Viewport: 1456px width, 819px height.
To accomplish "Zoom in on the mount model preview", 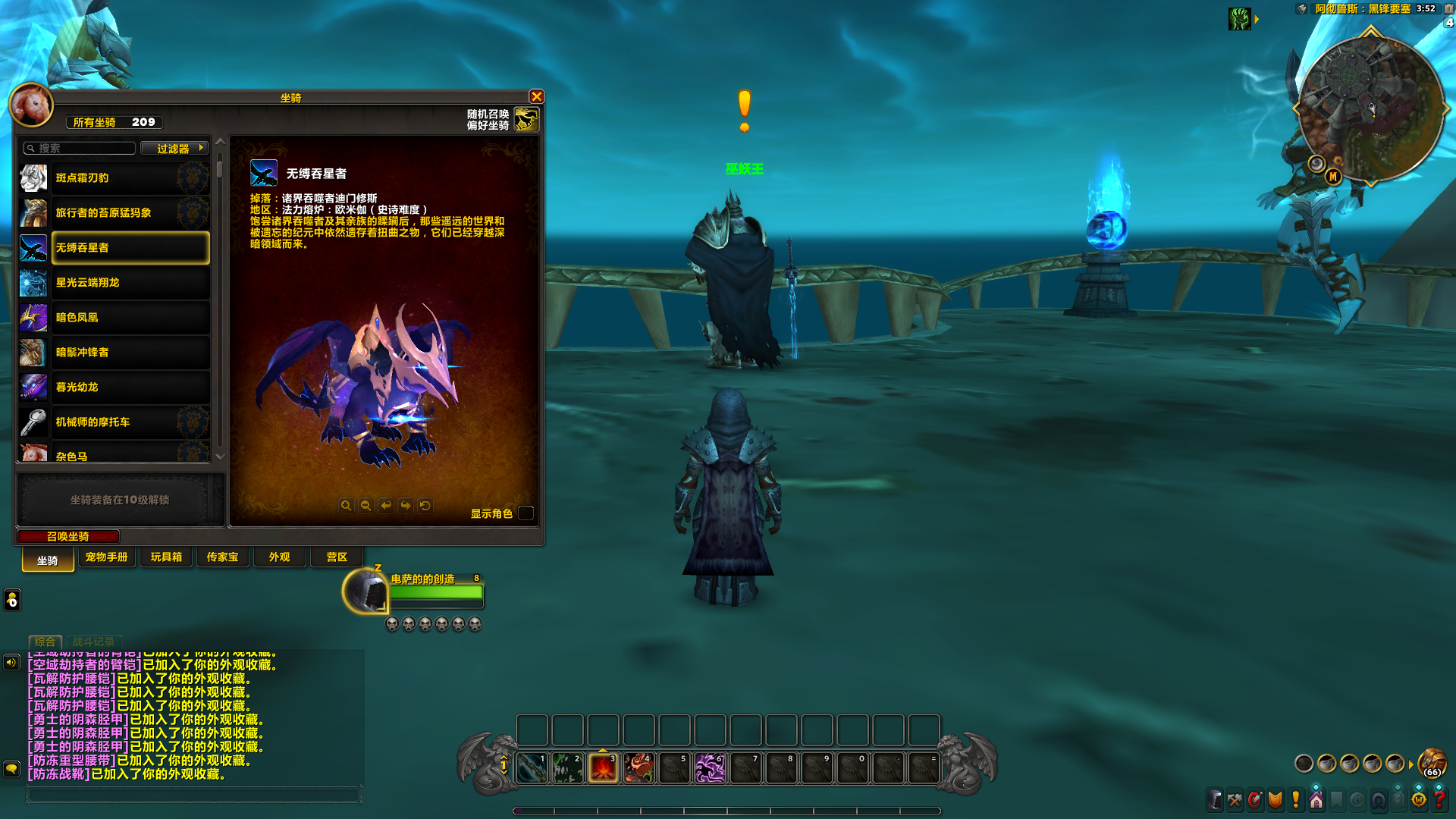I will click(346, 506).
